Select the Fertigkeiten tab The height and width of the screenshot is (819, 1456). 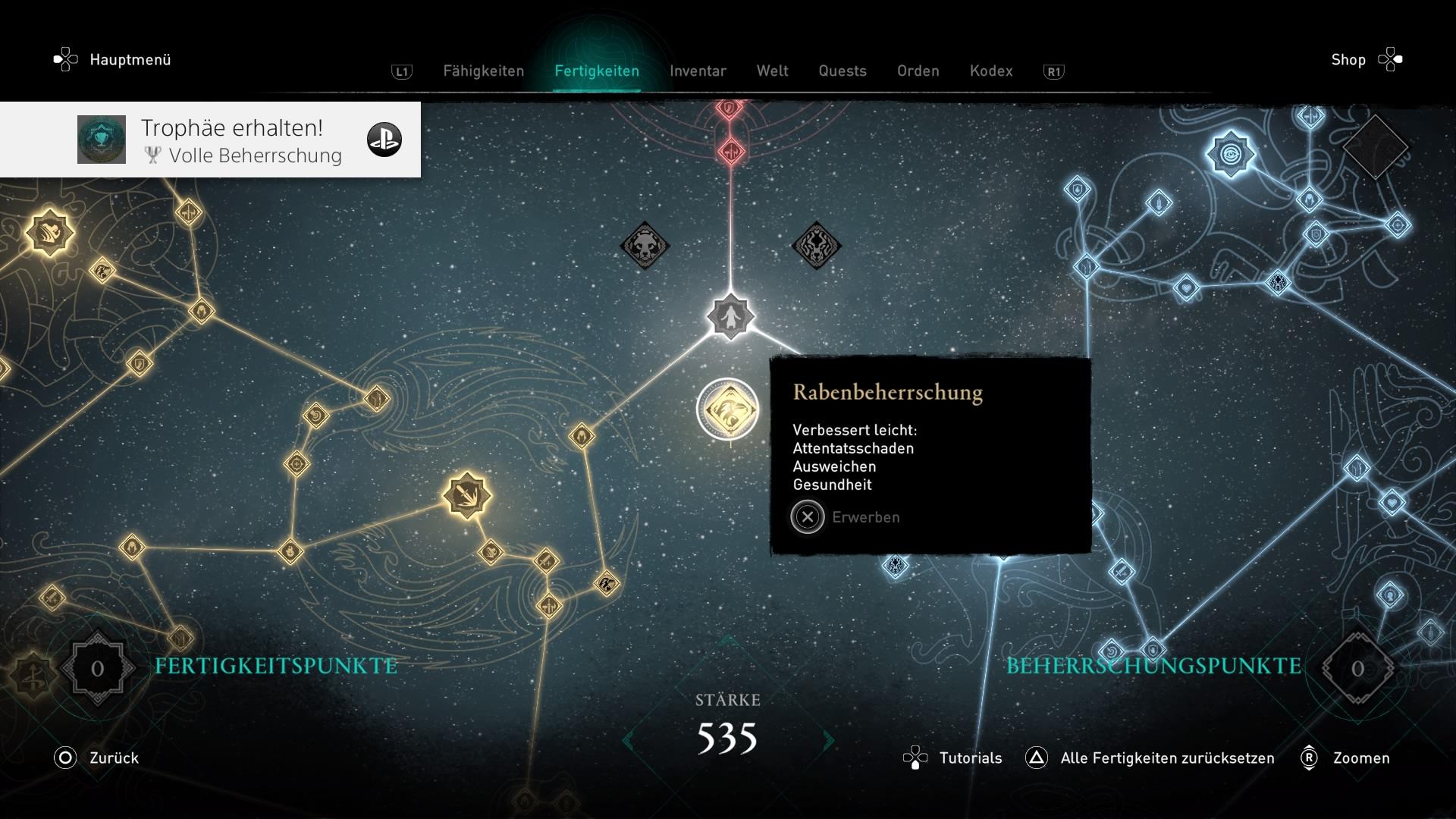[x=597, y=71]
